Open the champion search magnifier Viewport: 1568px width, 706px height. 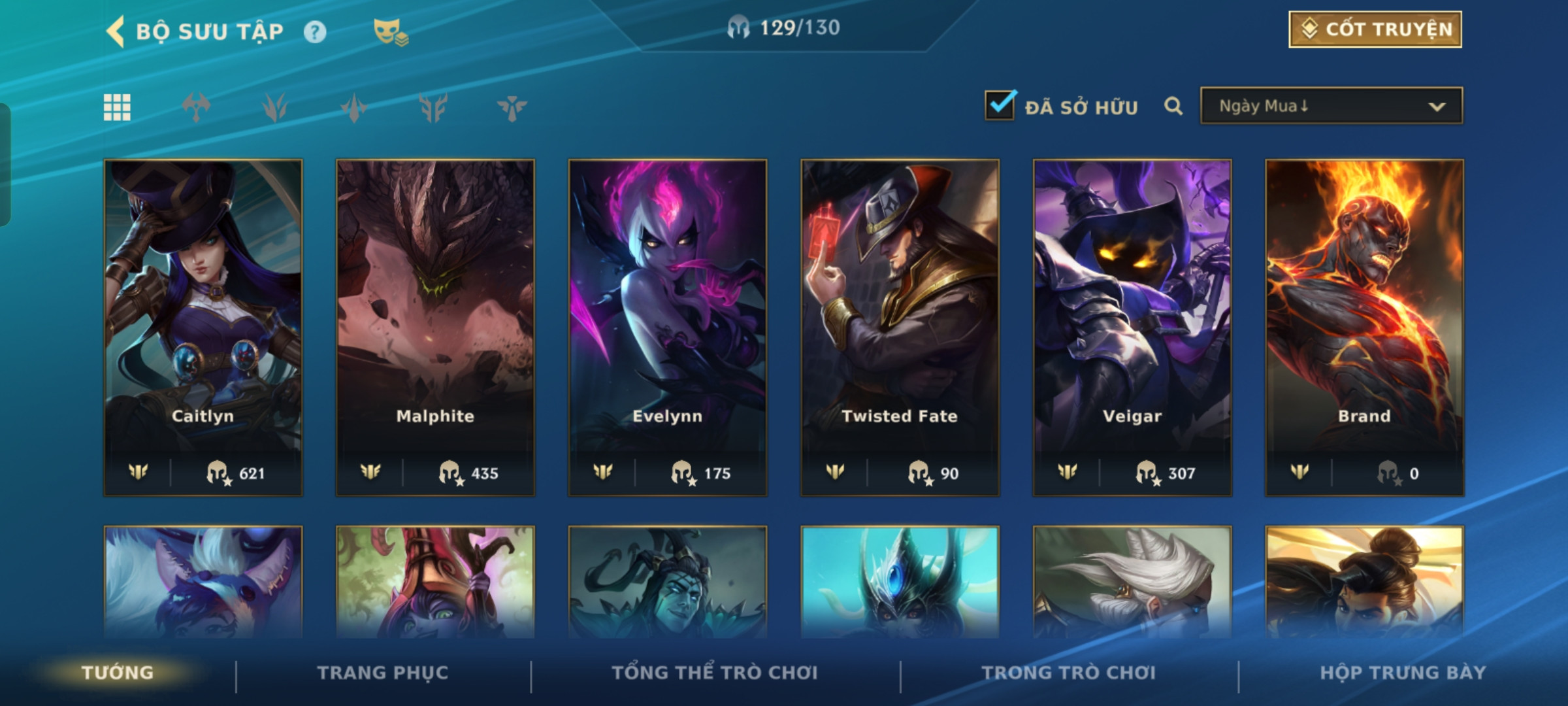(x=1173, y=107)
